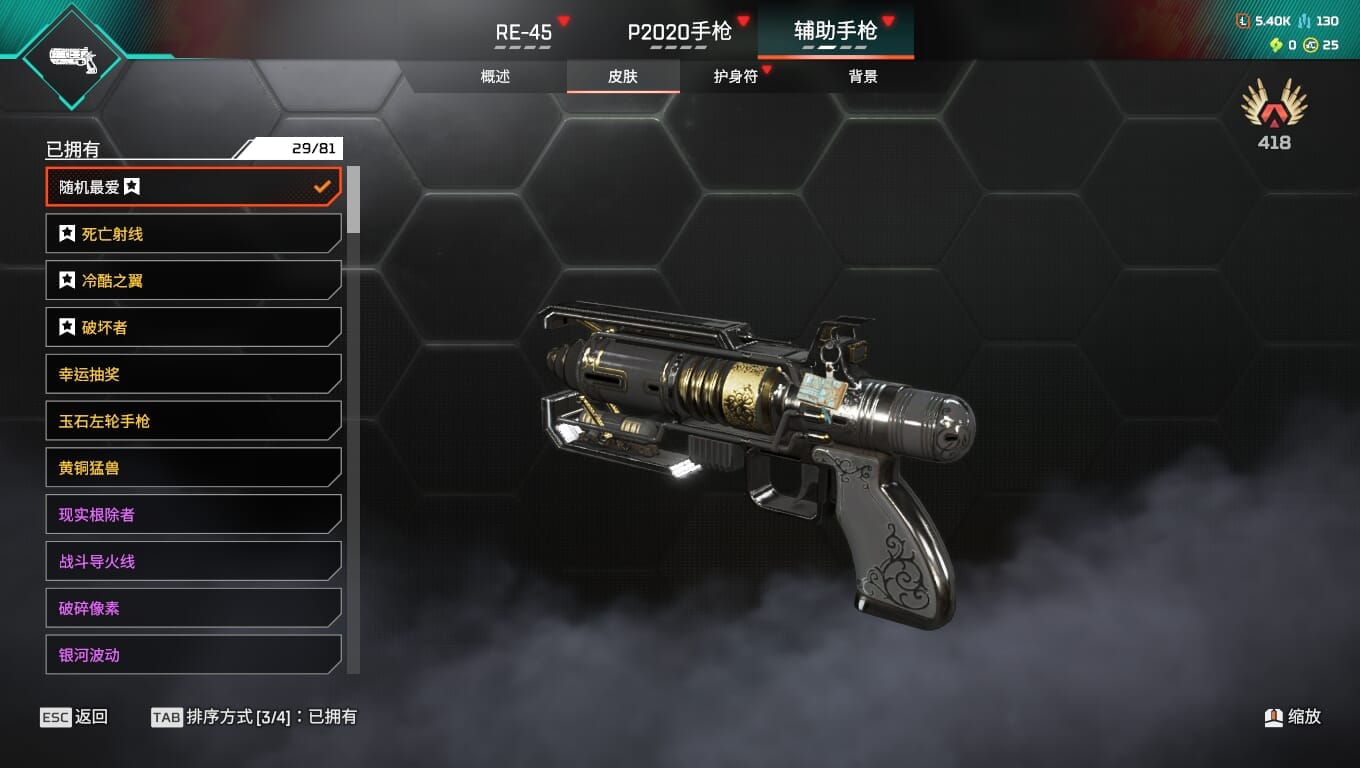The image size is (1360, 768).
Task: Select the 黄铜猛兽 skin
Action: click(193, 468)
